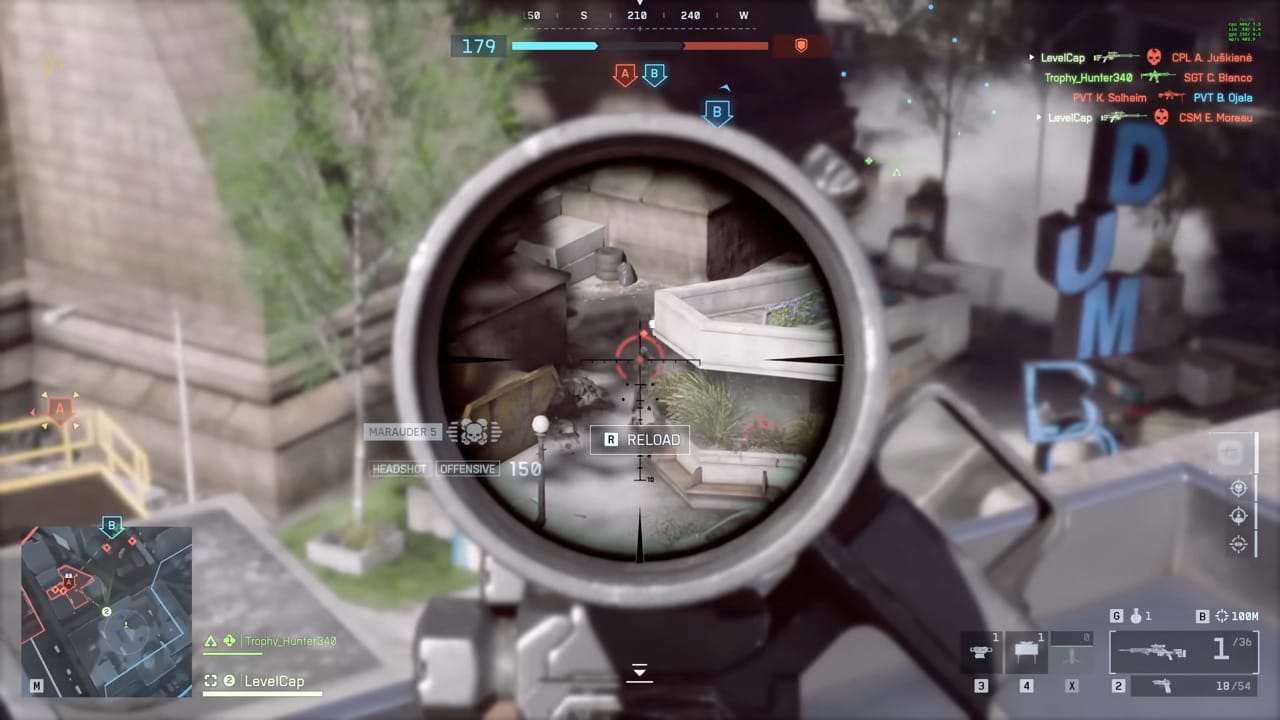Click the top kill feed entry for CPL A. Juškienė
Screen dimensions: 1280x720
point(1211,58)
